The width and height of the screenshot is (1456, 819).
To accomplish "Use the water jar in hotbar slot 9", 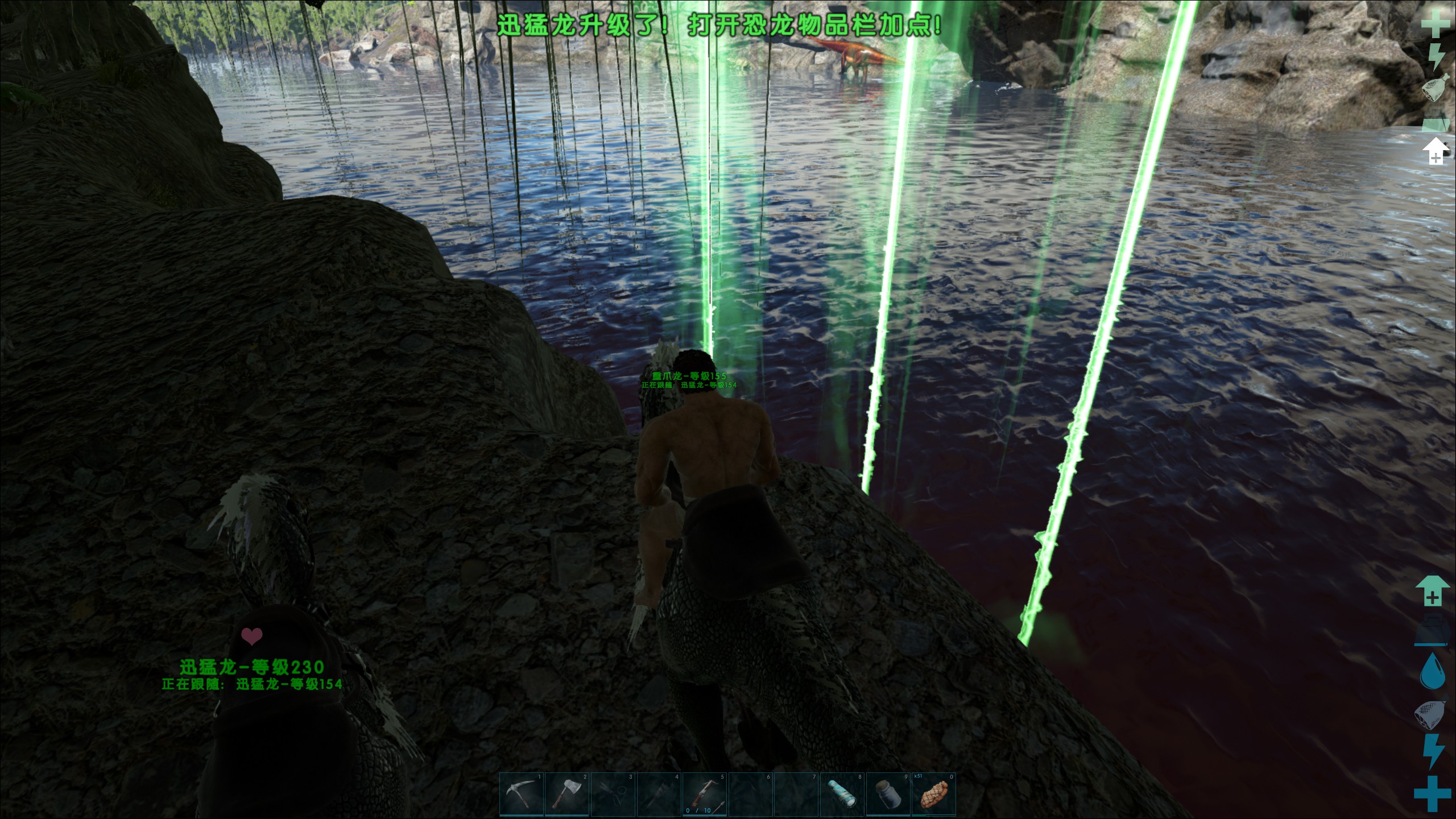I will point(888,794).
